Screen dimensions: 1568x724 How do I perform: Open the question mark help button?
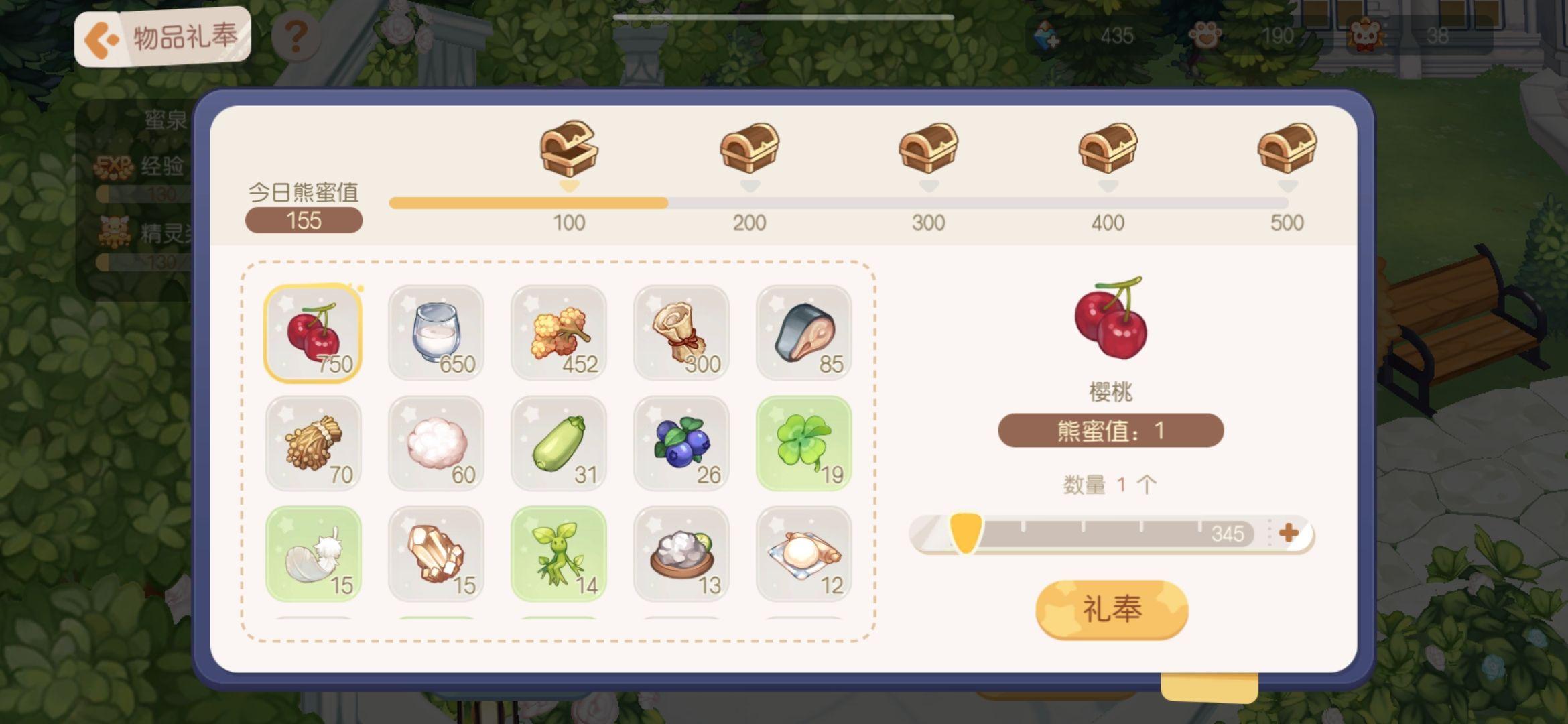(x=296, y=38)
